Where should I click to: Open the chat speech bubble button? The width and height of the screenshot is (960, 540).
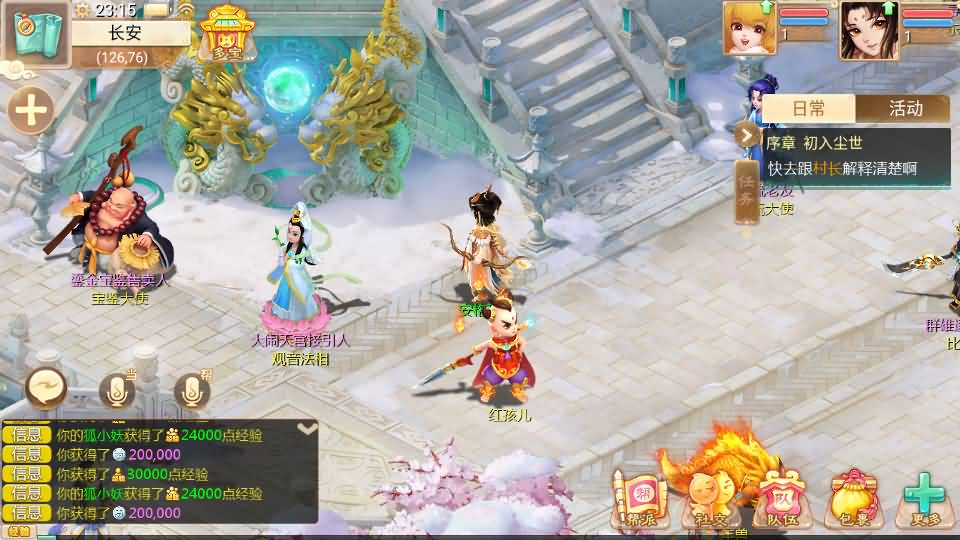coord(46,387)
